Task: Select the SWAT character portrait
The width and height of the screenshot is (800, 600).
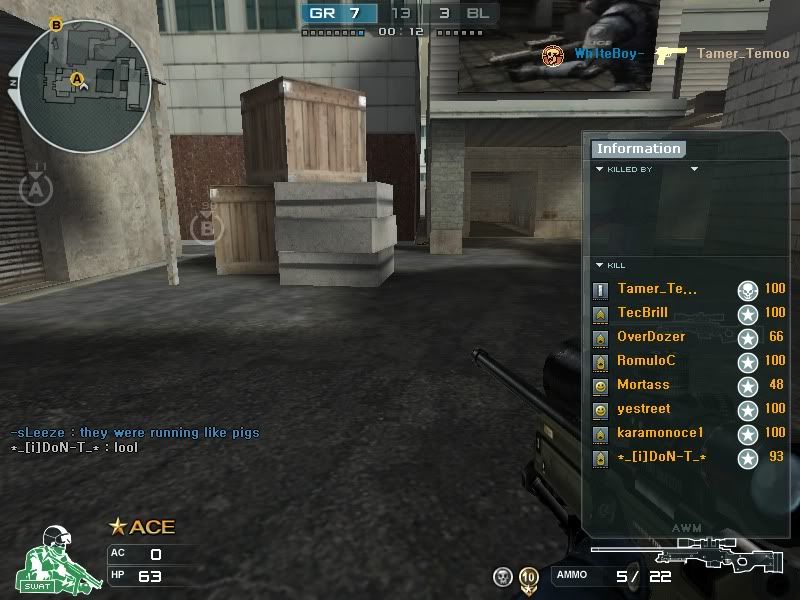Action: (x=58, y=558)
